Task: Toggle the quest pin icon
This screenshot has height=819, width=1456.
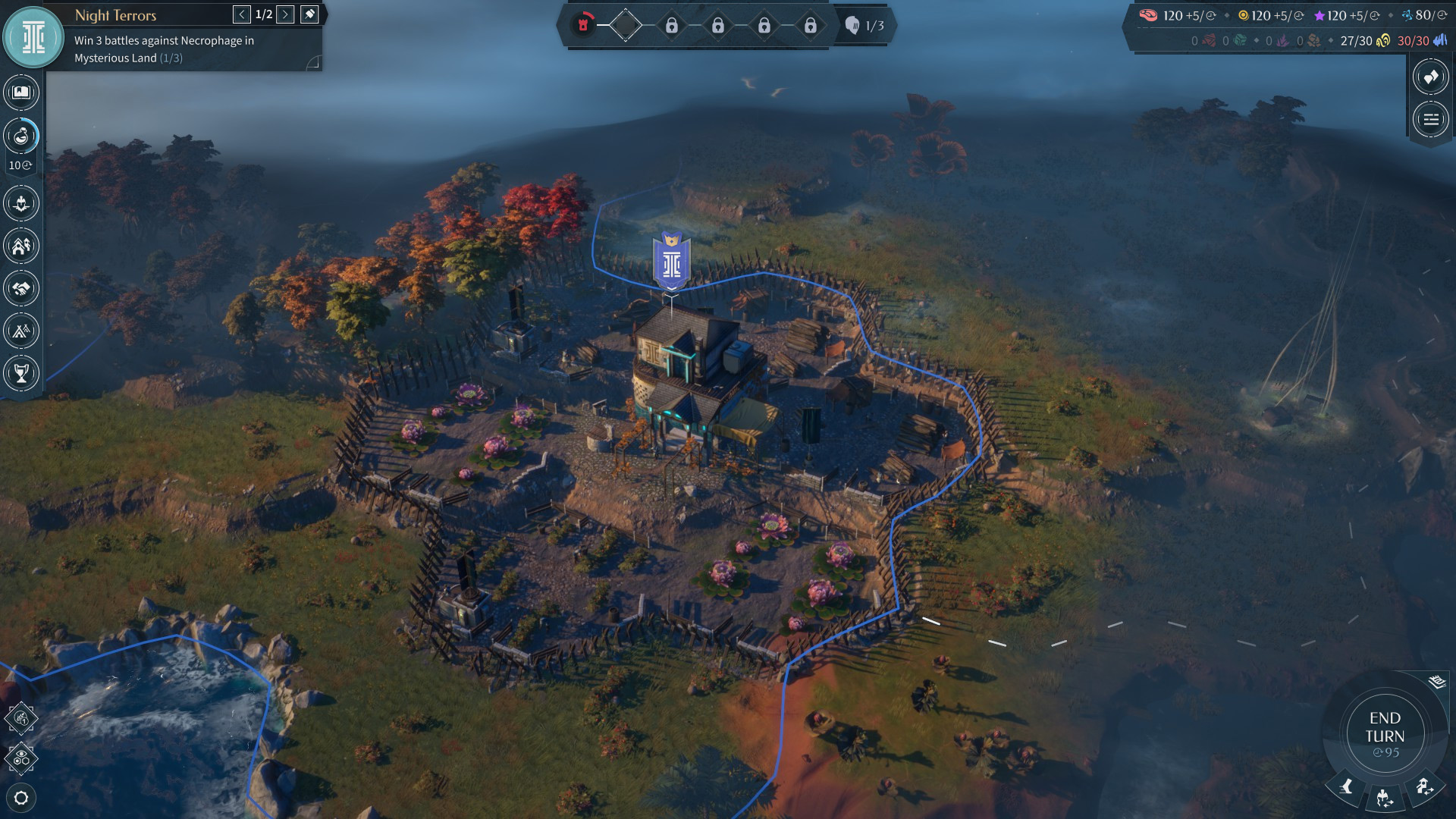Action: point(309,14)
